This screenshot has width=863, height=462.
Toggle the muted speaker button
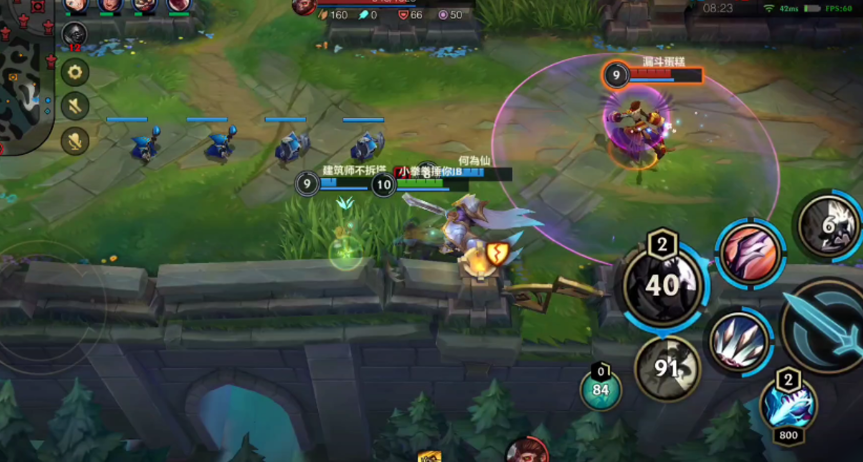click(75, 106)
